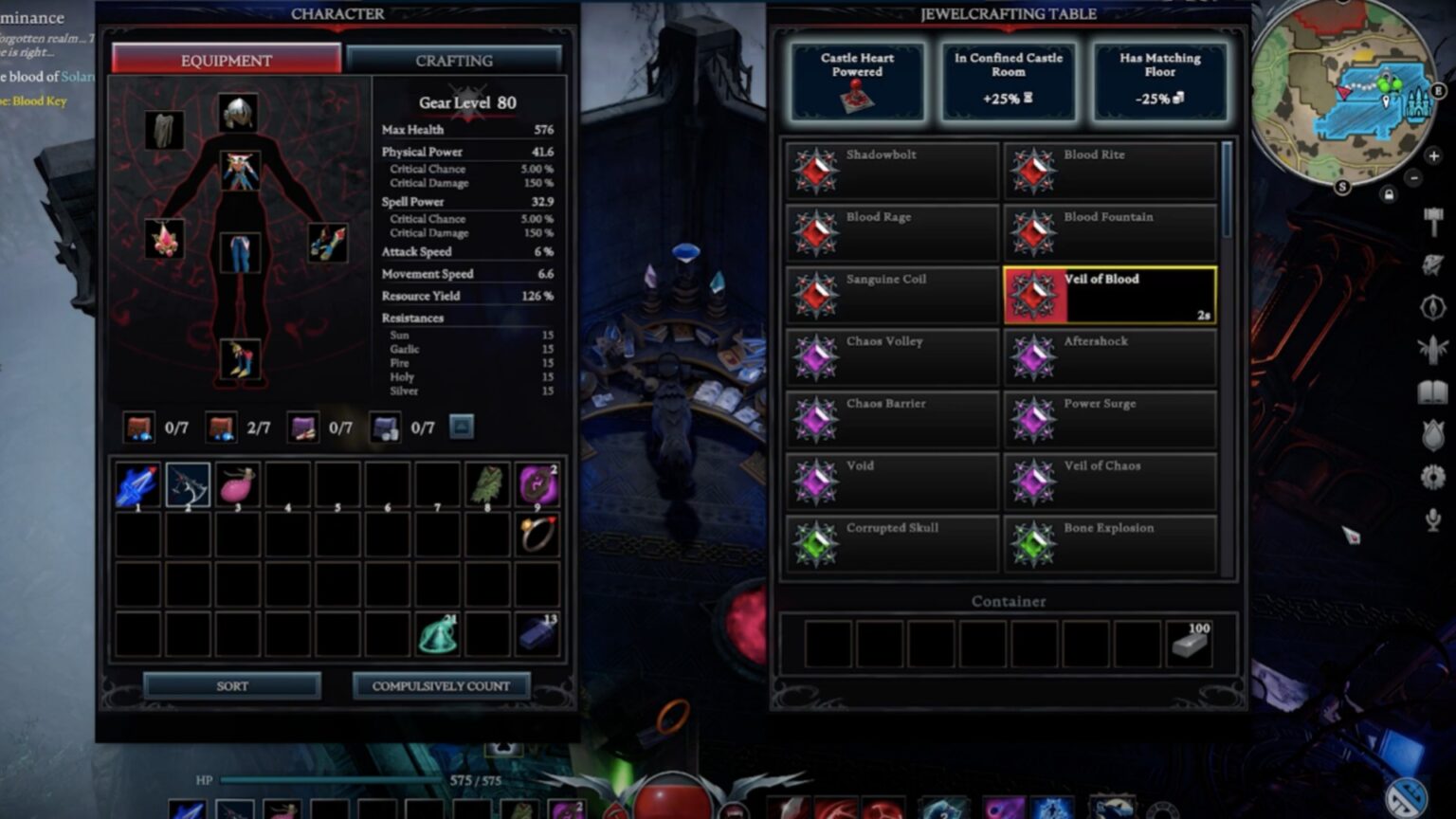Switch to the Crafting tab

(454, 60)
